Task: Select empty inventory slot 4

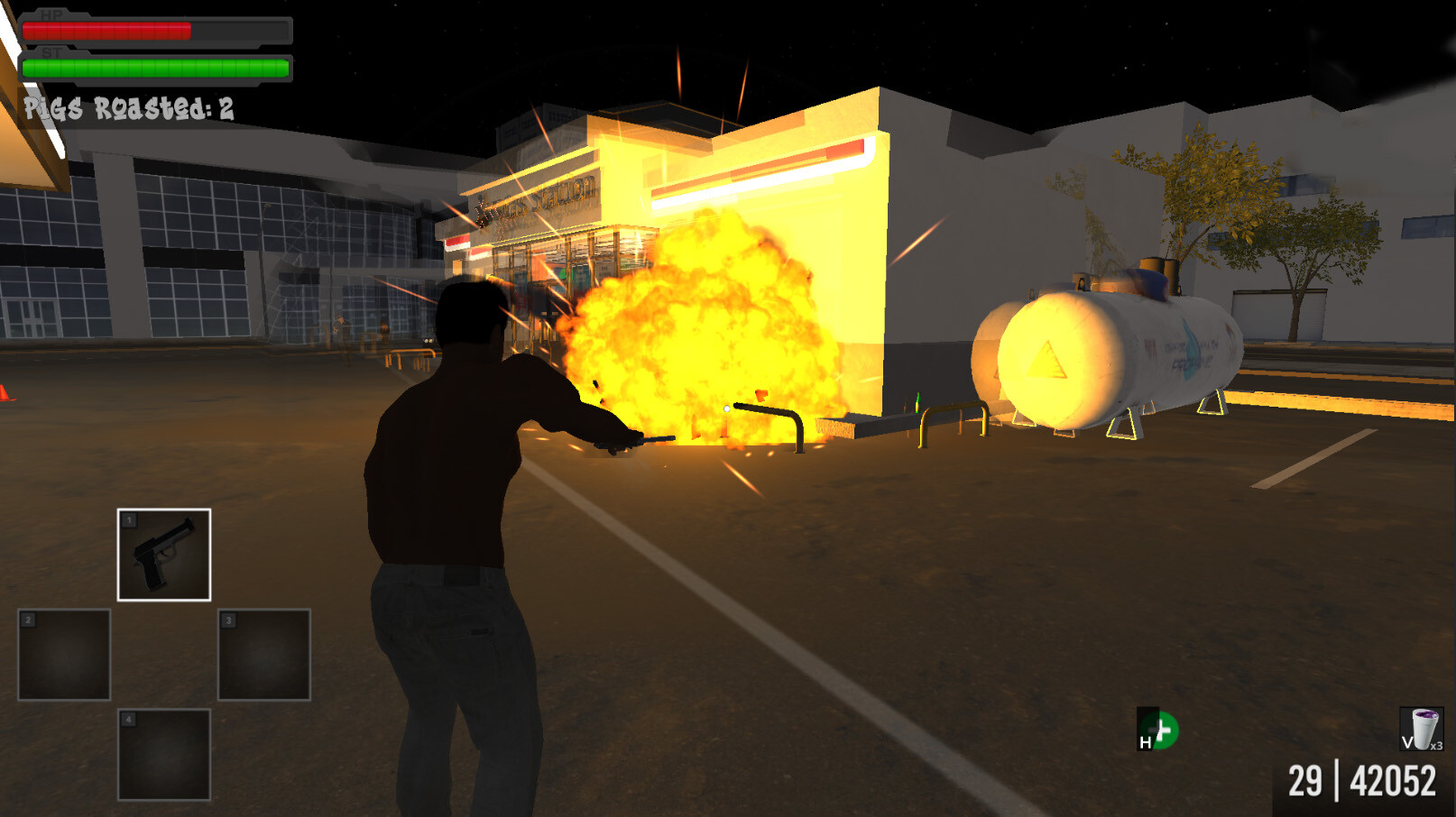Action: pyautogui.click(x=164, y=756)
